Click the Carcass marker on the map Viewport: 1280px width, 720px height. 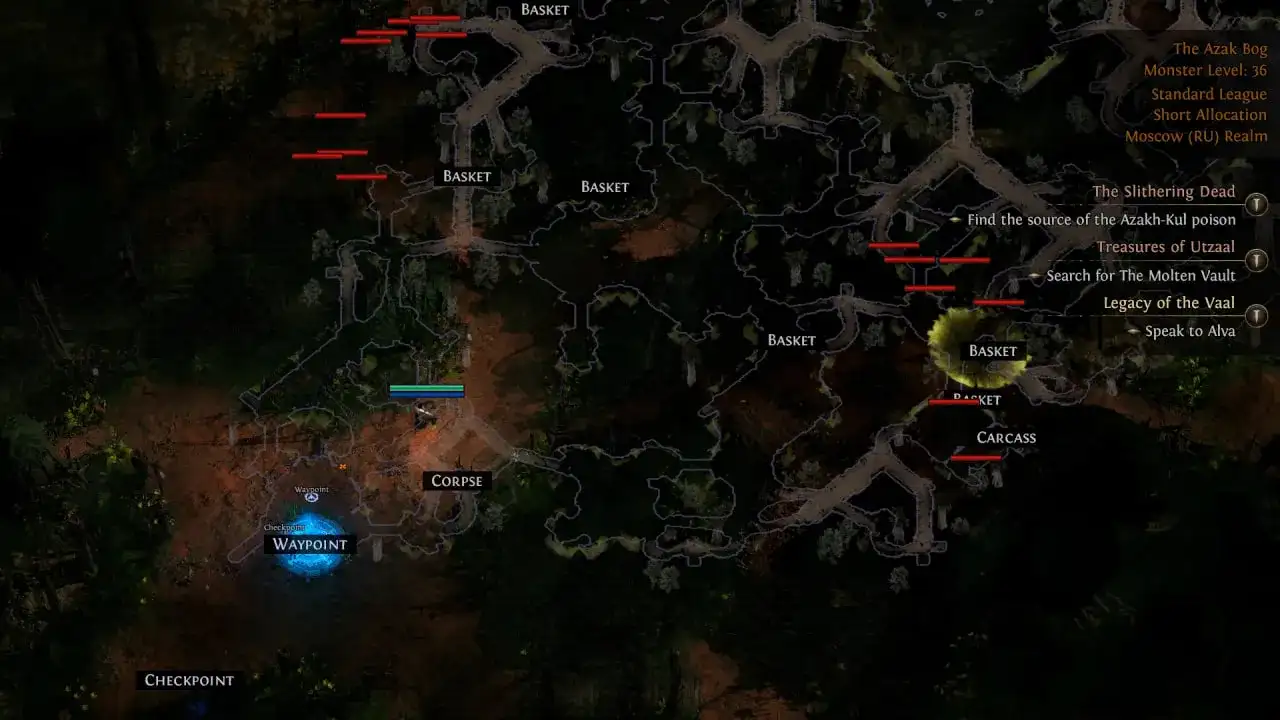click(x=1006, y=437)
